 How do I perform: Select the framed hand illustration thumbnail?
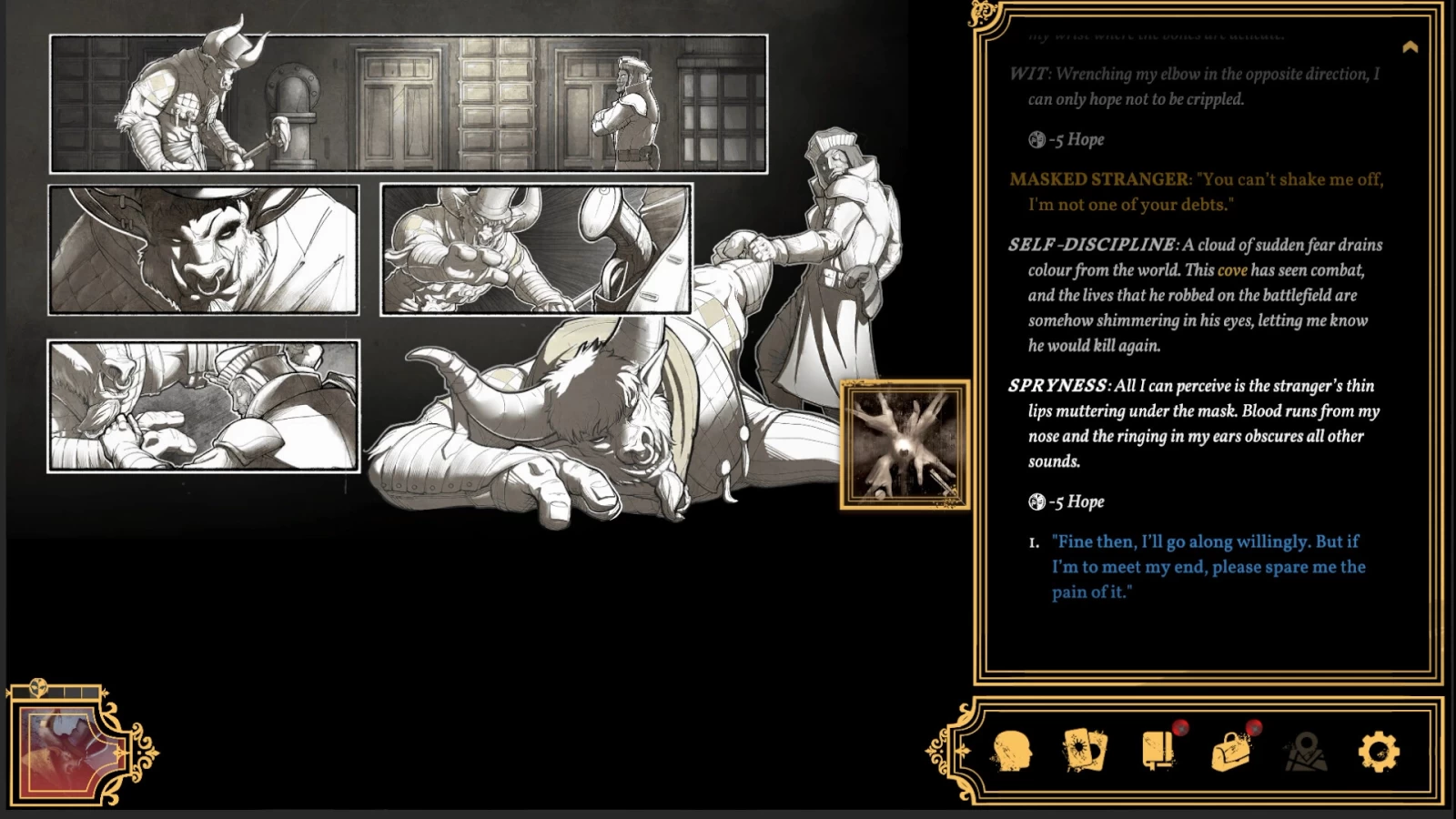click(905, 445)
